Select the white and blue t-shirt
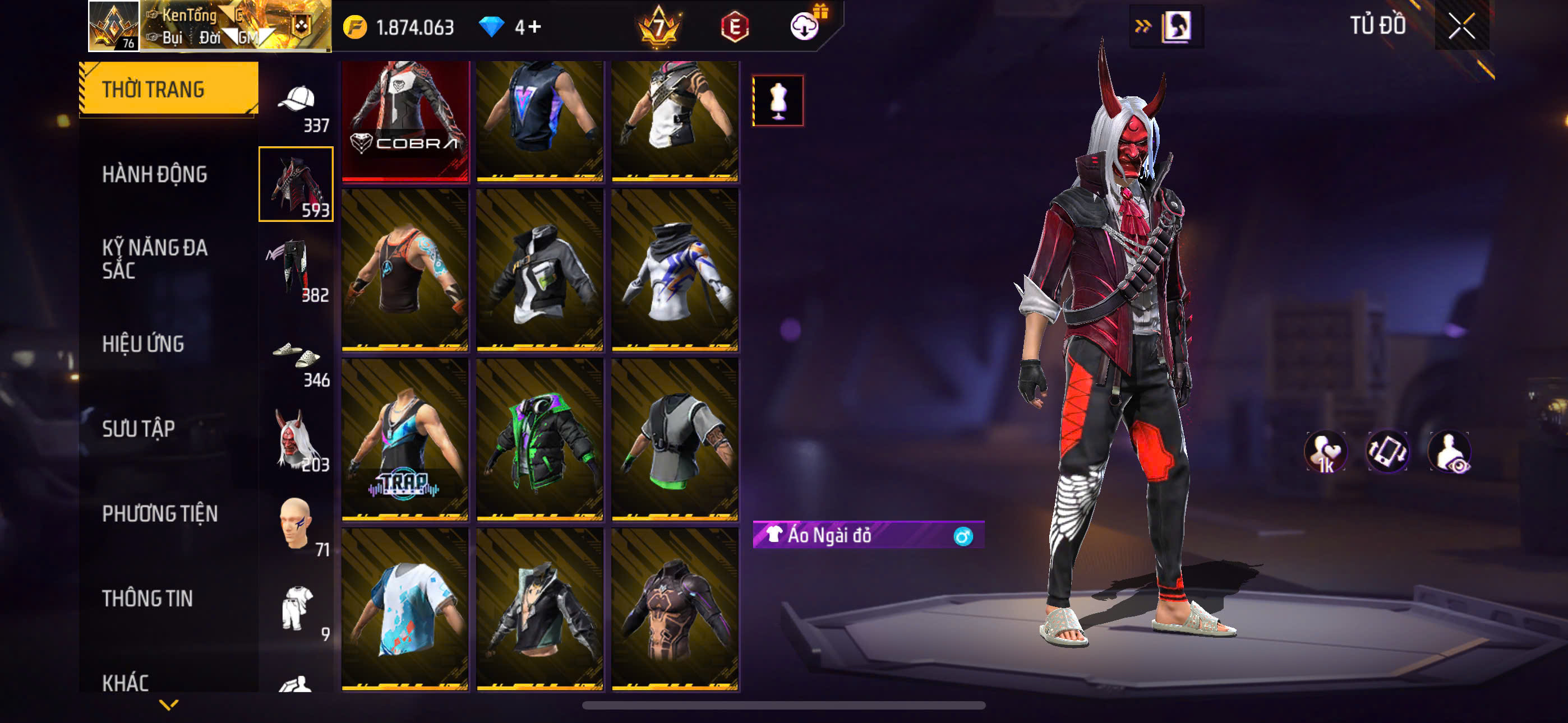1568x723 pixels. [x=405, y=609]
